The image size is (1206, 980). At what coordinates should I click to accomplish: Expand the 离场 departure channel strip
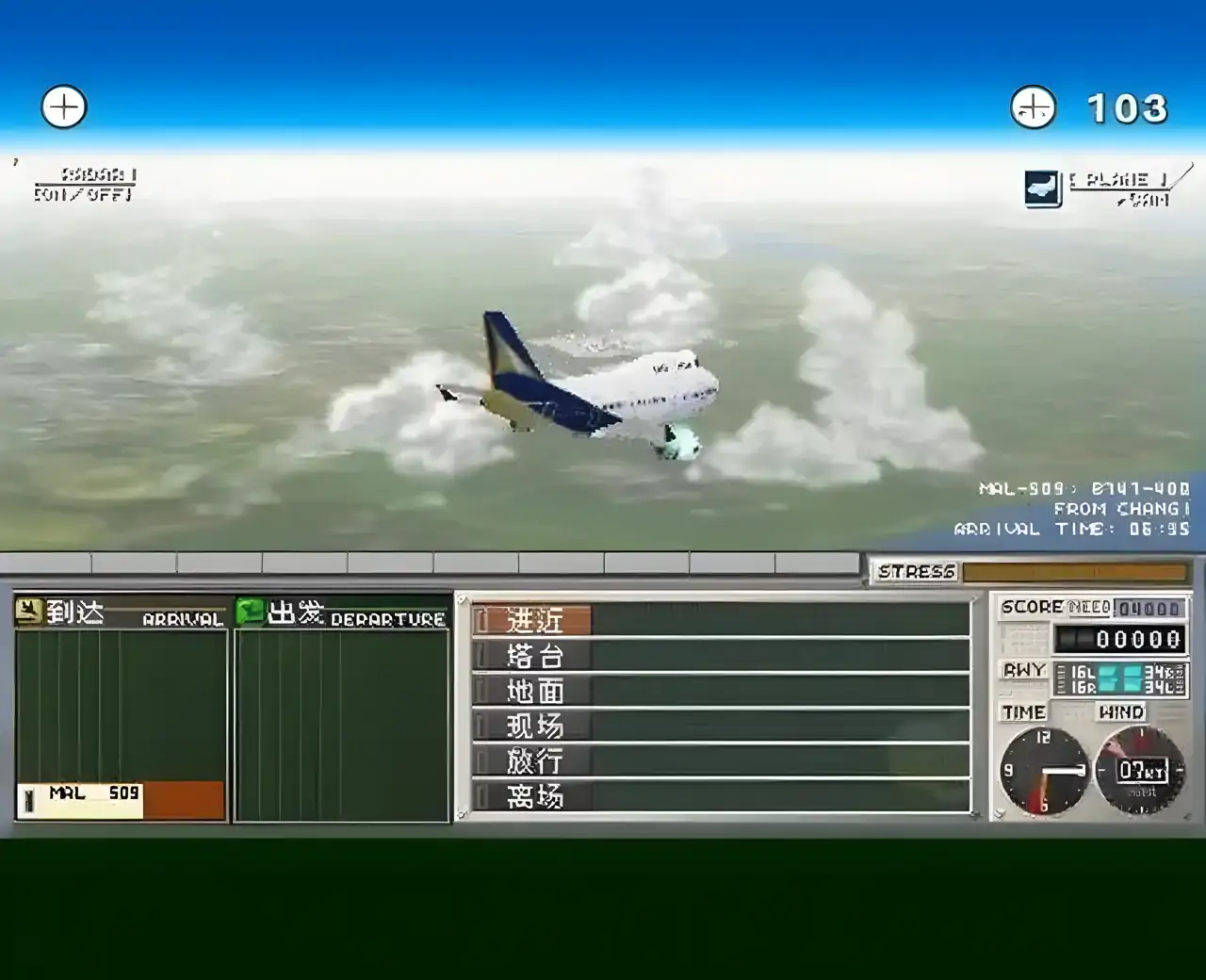pyautogui.click(x=533, y=797)
